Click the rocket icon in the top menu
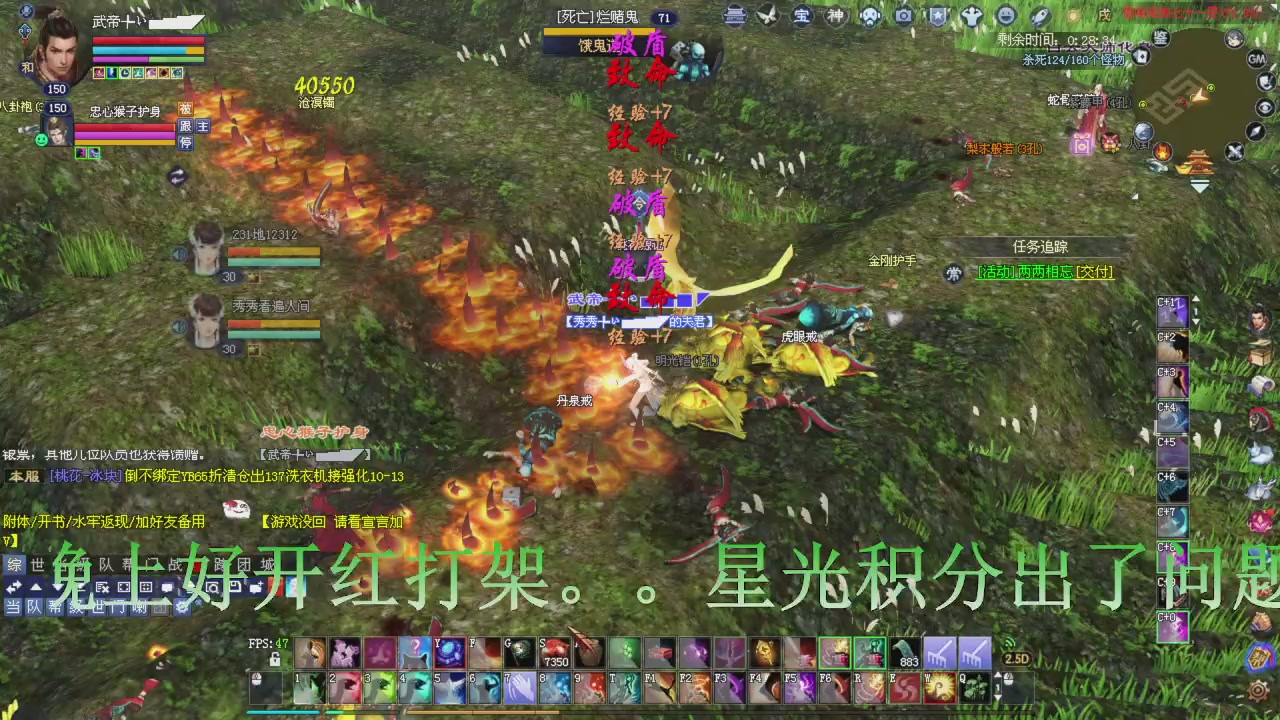Screen dimensions: 1280x720 1038,15
